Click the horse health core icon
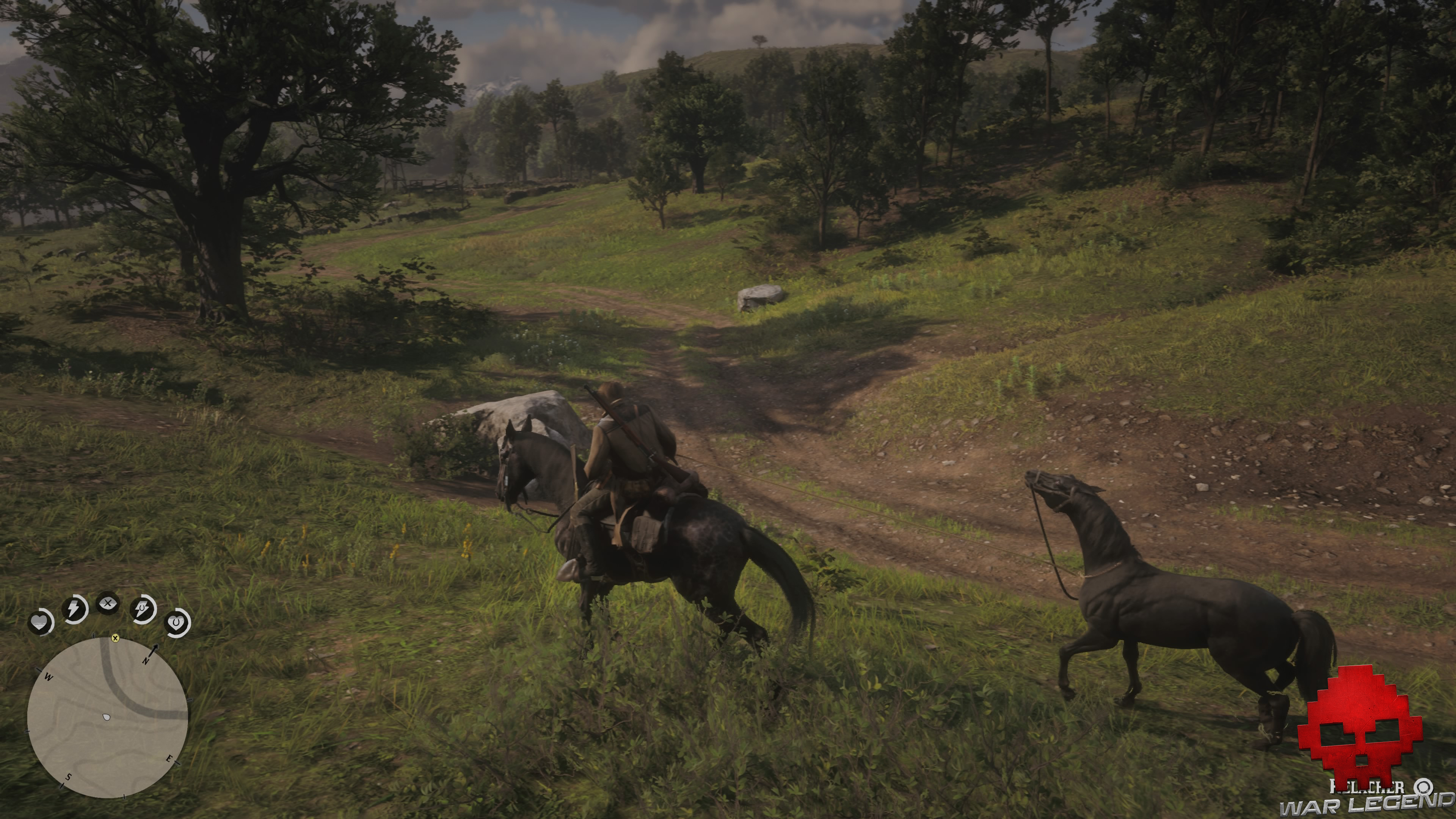The height and width of the screenshot is (819, 1456). point(176,623)
